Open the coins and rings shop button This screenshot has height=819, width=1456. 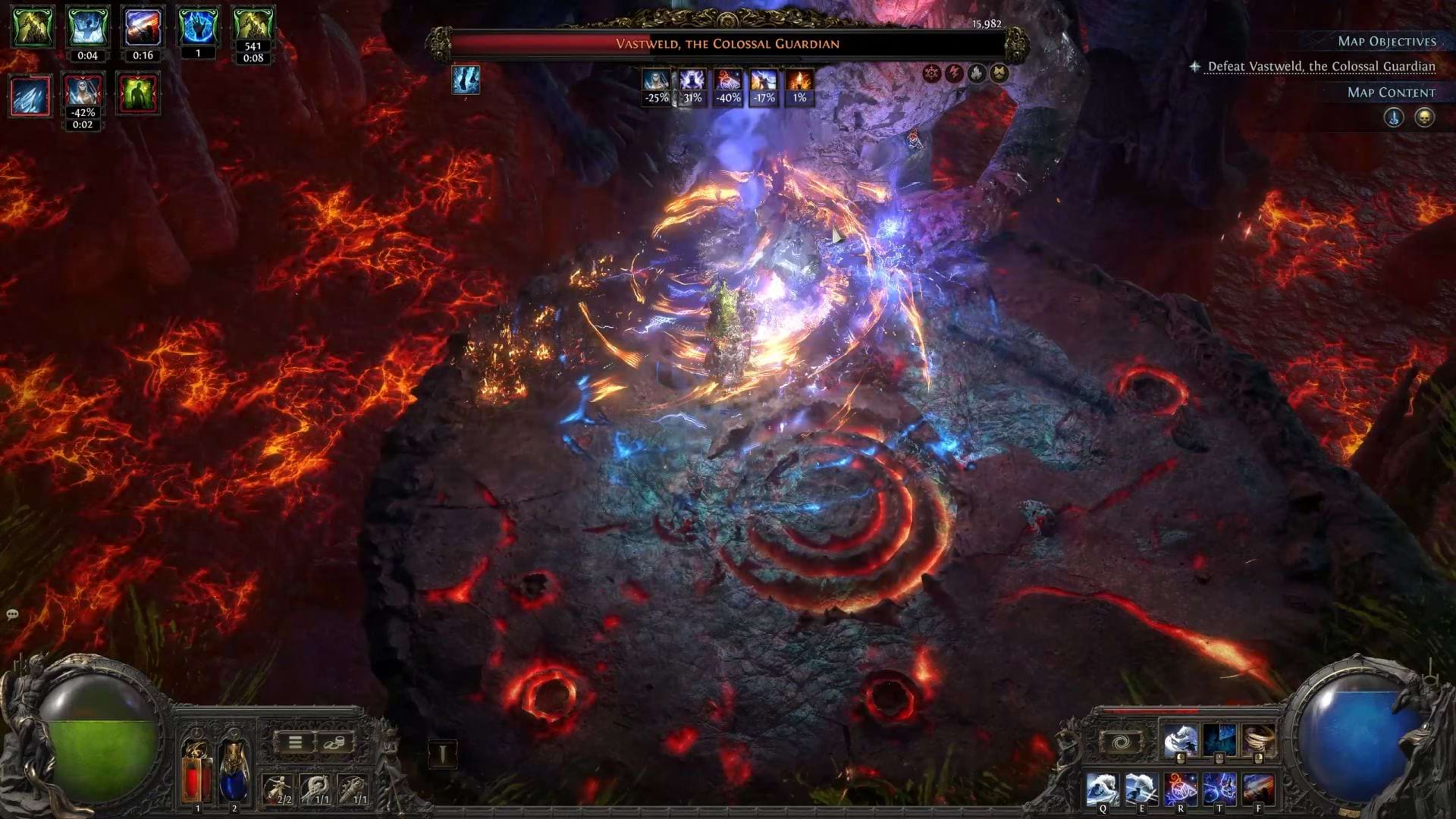(334, 742)
